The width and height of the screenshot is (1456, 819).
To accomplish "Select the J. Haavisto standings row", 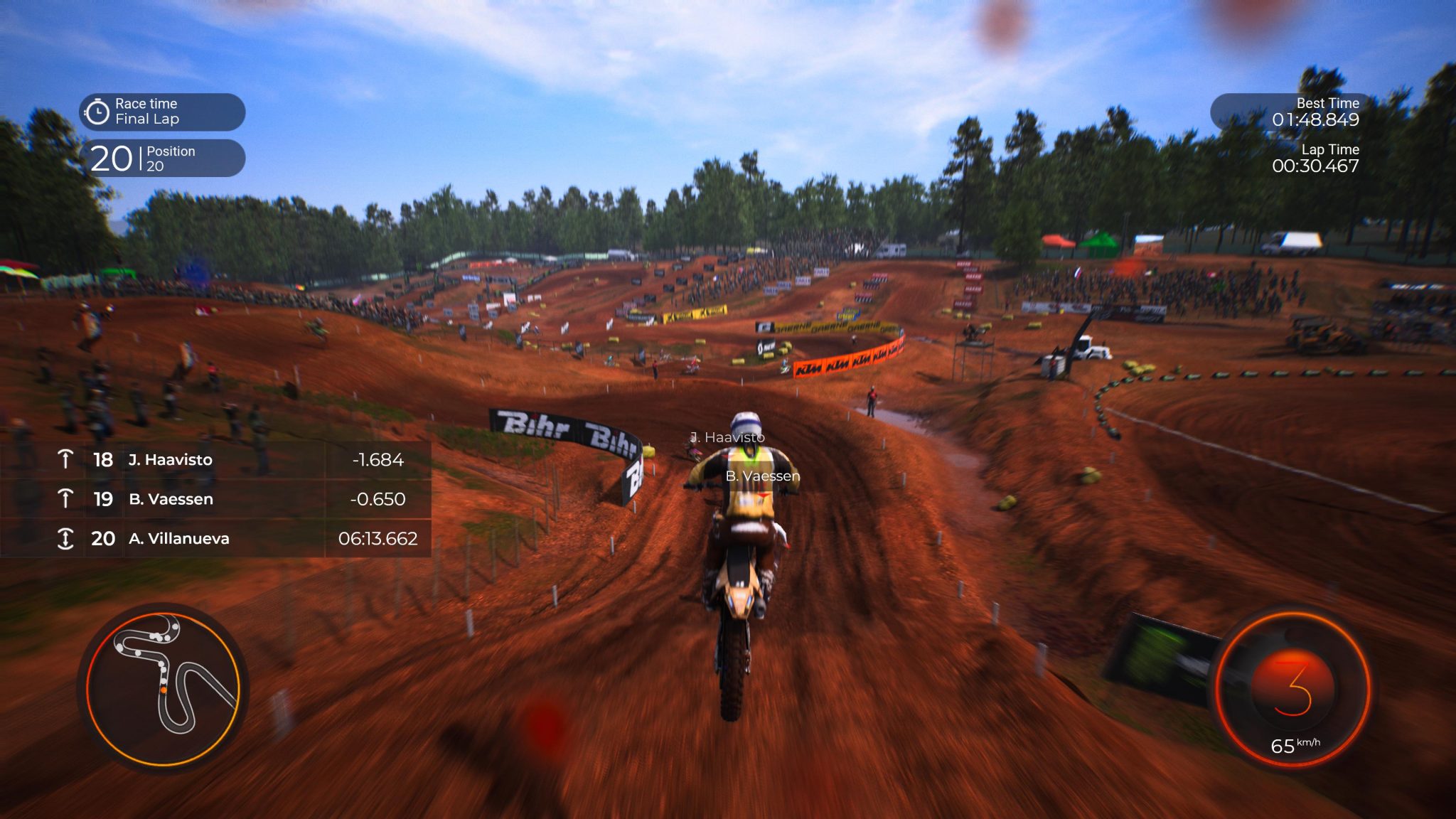I will (171, 460).
